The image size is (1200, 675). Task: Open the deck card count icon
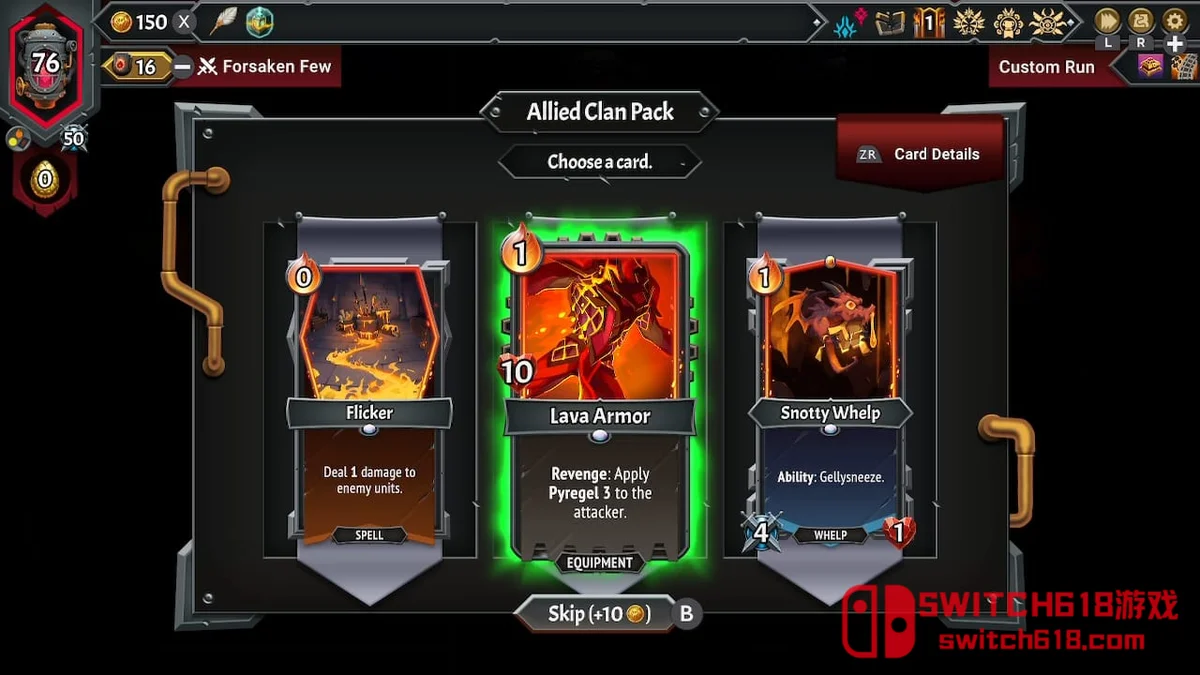pos(929,22)
